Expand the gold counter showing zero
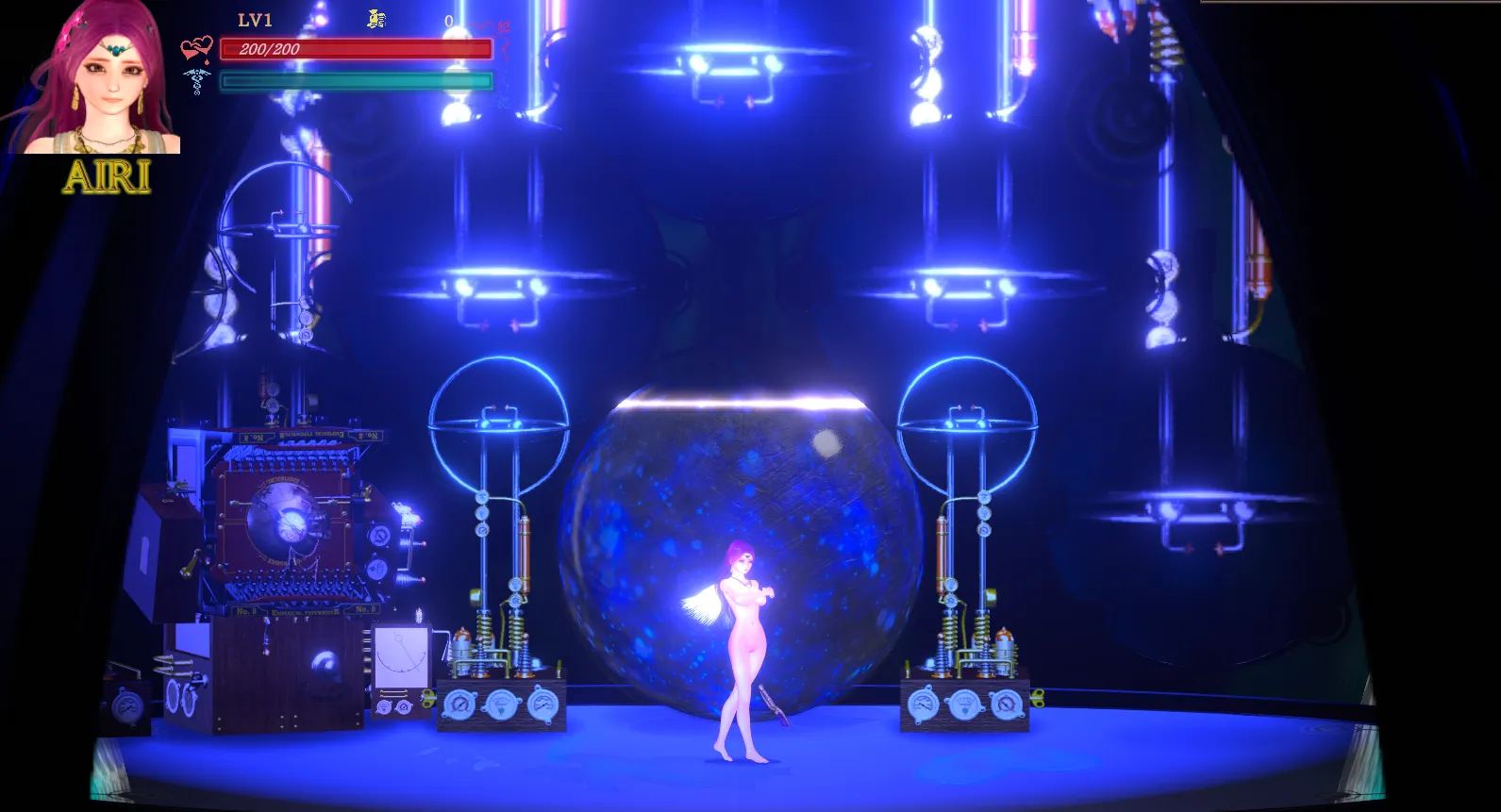Viewport: 1501px width, 812px height. (x=448, y=20)
